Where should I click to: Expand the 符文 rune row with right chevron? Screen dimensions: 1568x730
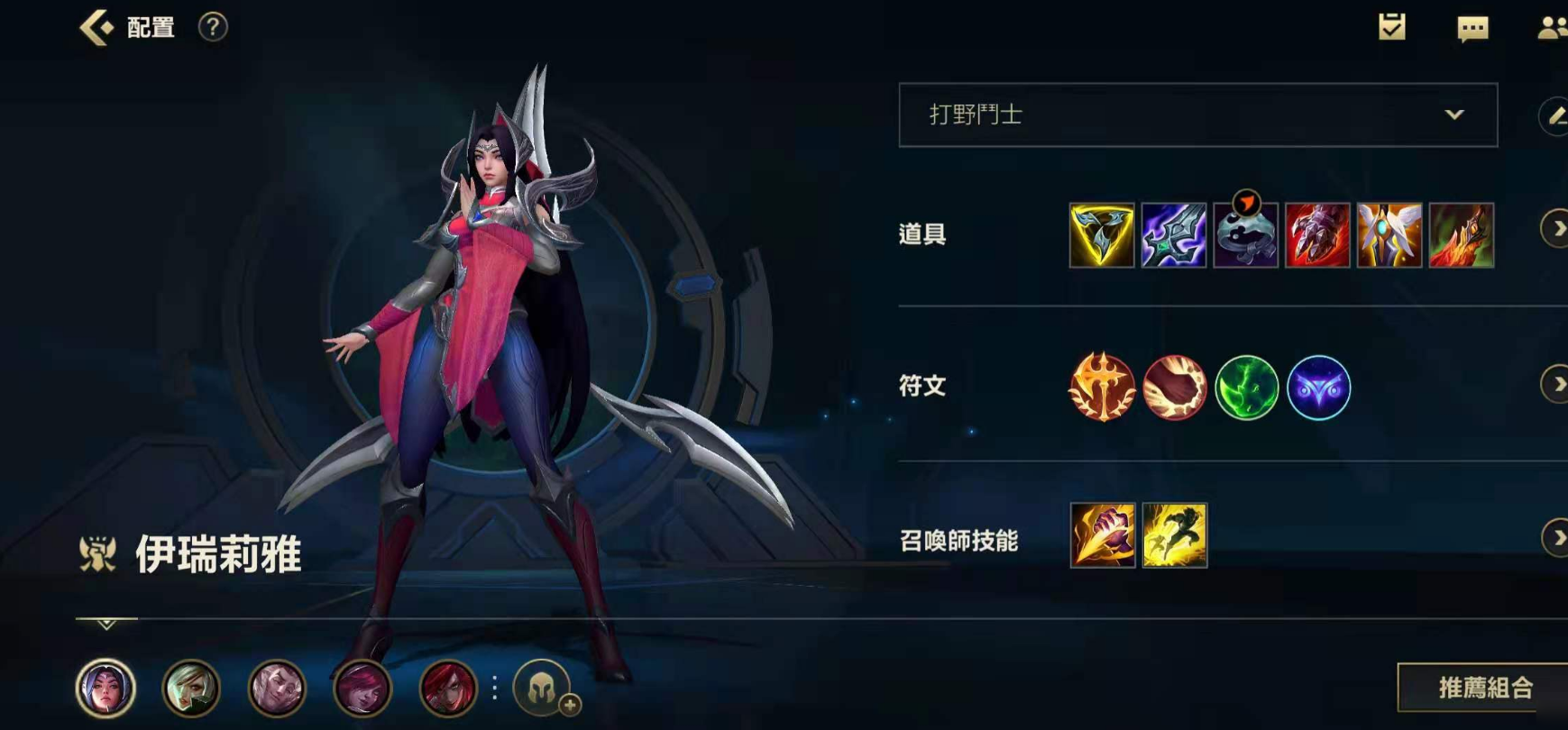(x=1556, y=382)
